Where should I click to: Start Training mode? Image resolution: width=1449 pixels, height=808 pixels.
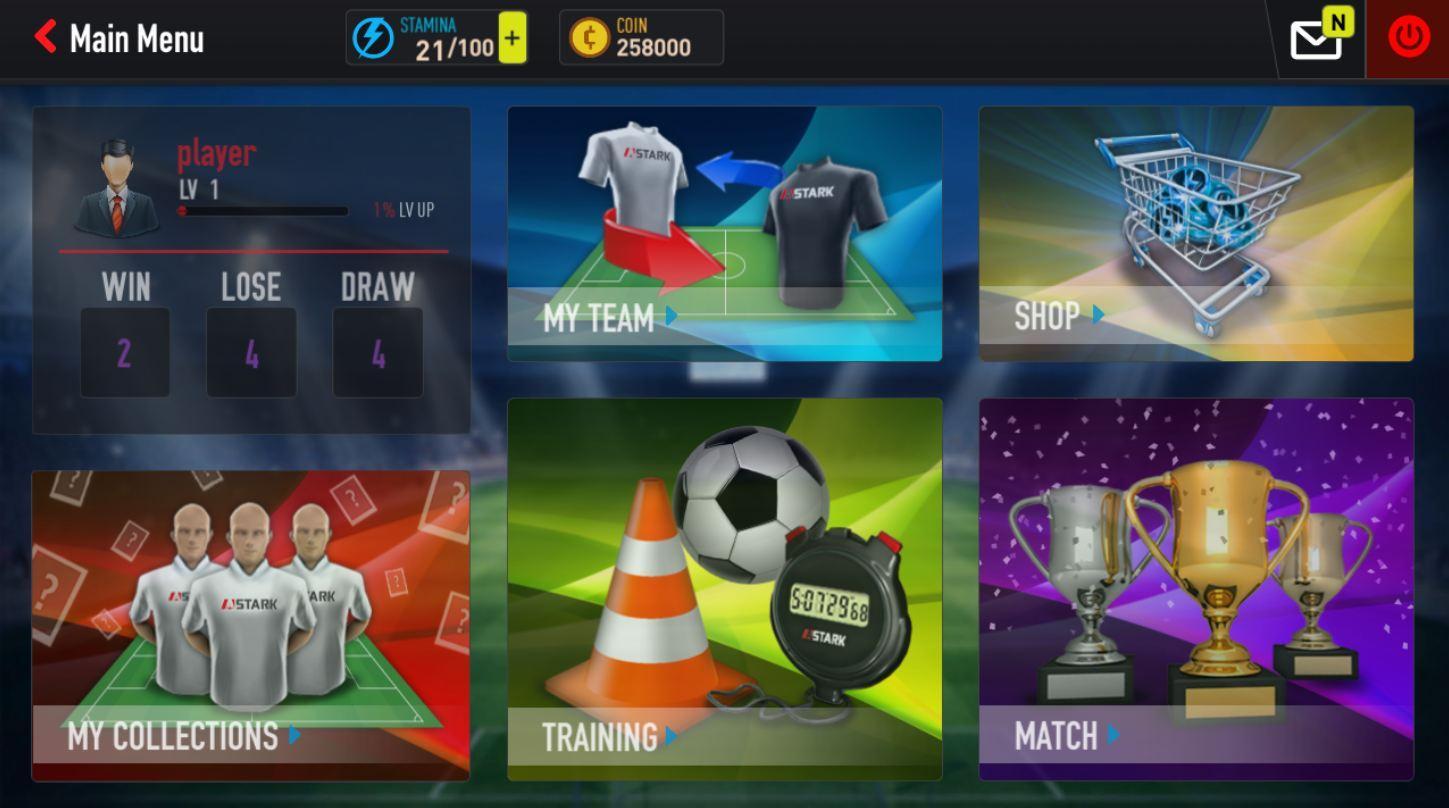point(724,589)
